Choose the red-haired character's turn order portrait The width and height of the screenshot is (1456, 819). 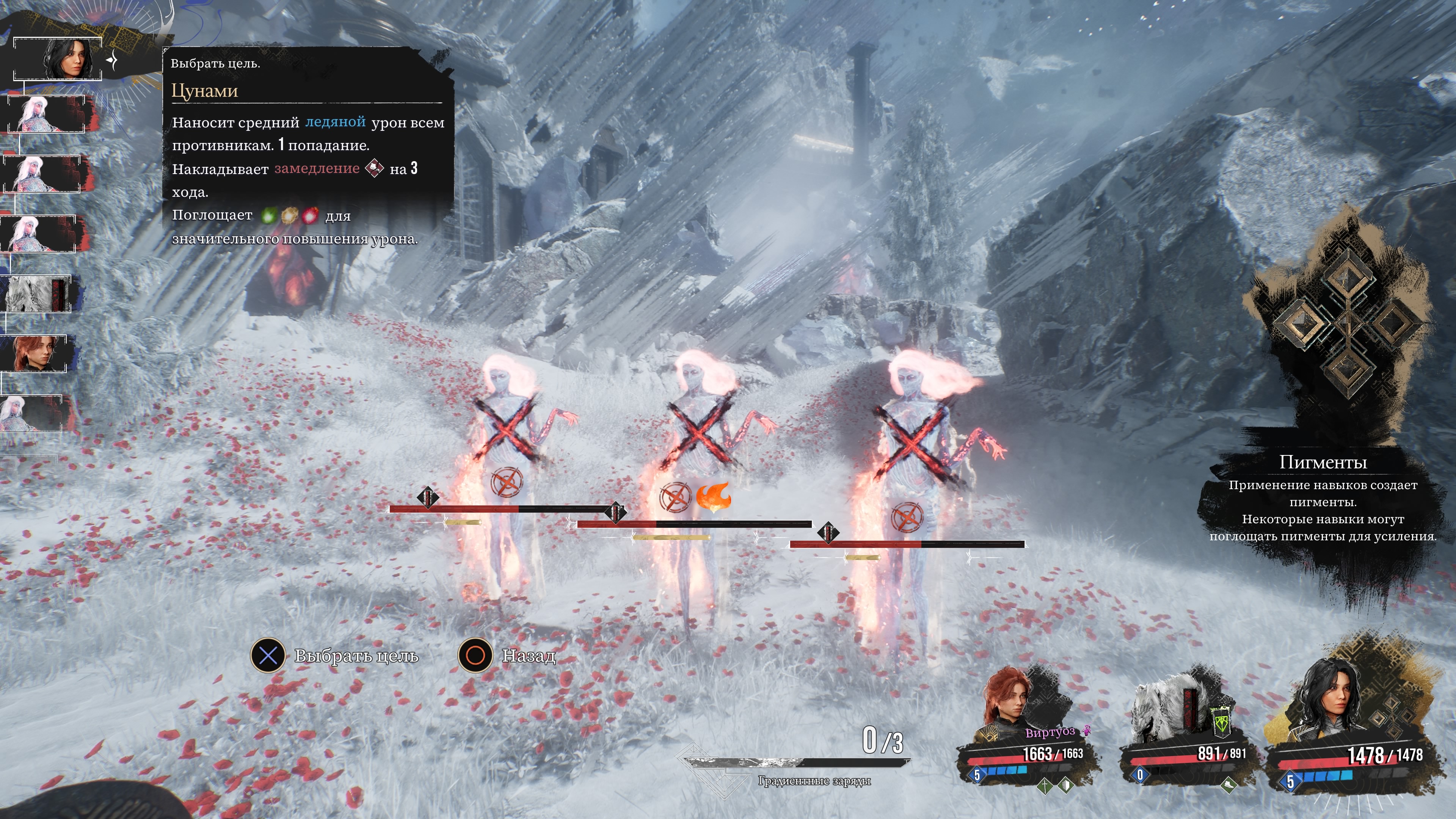(35, 353)
